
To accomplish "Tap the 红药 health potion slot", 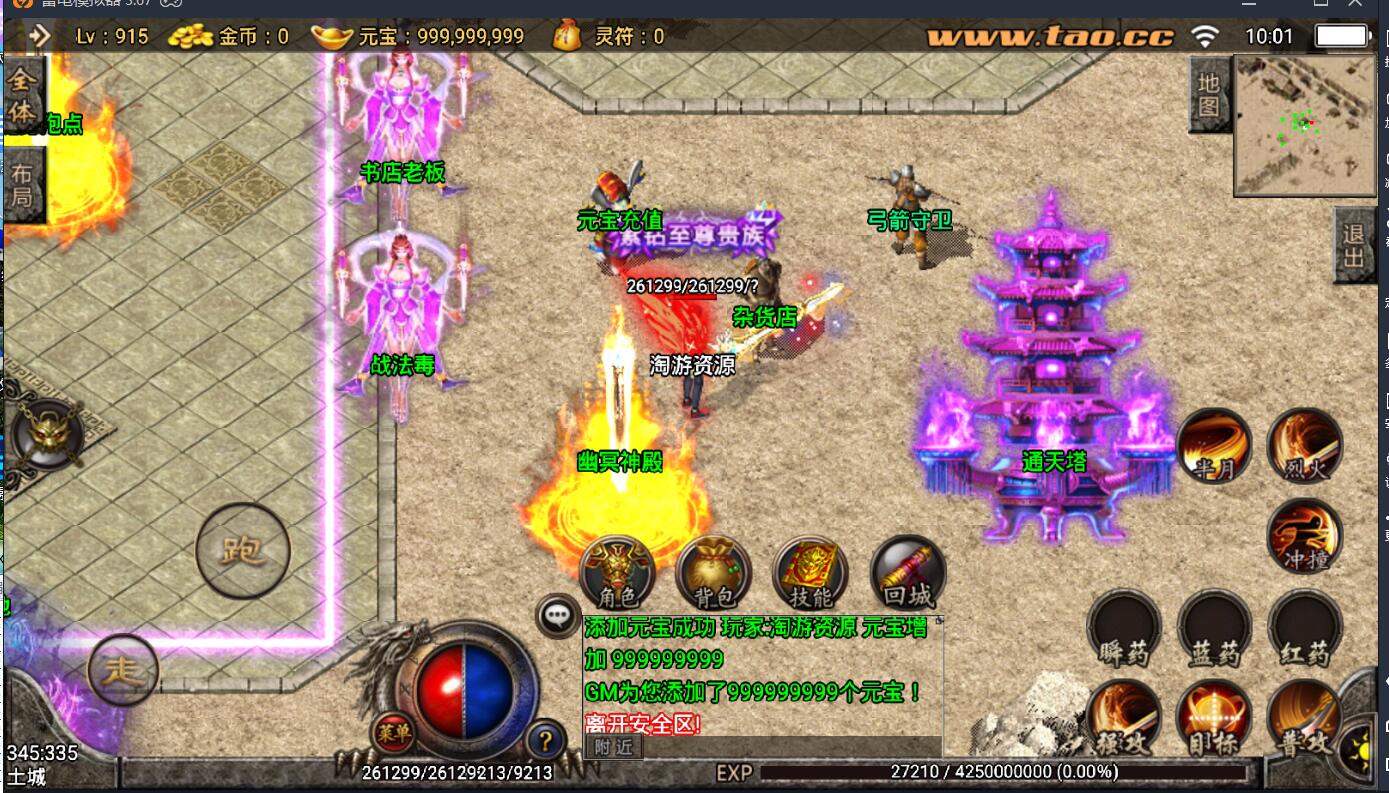I will [1304, 628].
